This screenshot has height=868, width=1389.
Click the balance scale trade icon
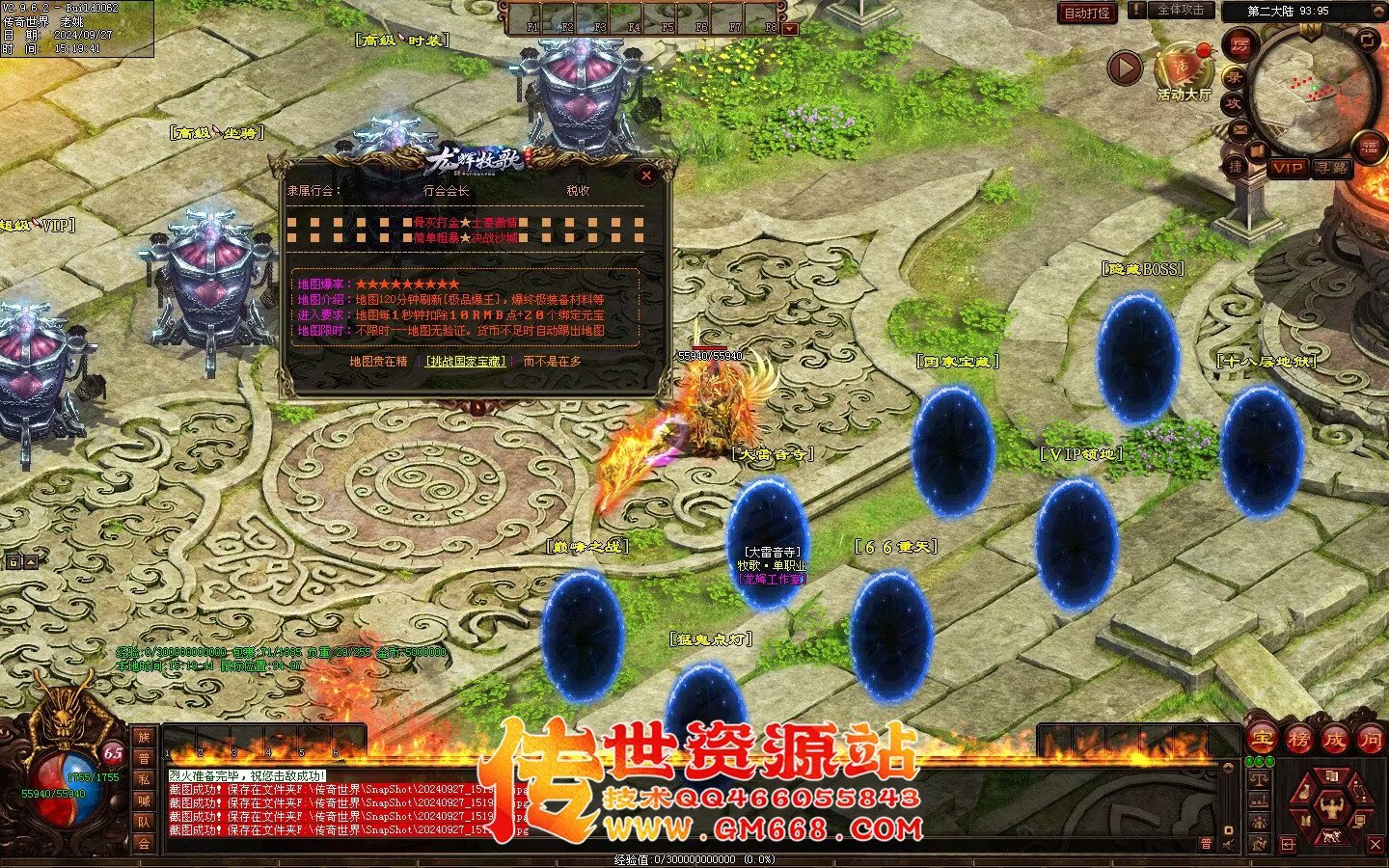pos(1259,779)
